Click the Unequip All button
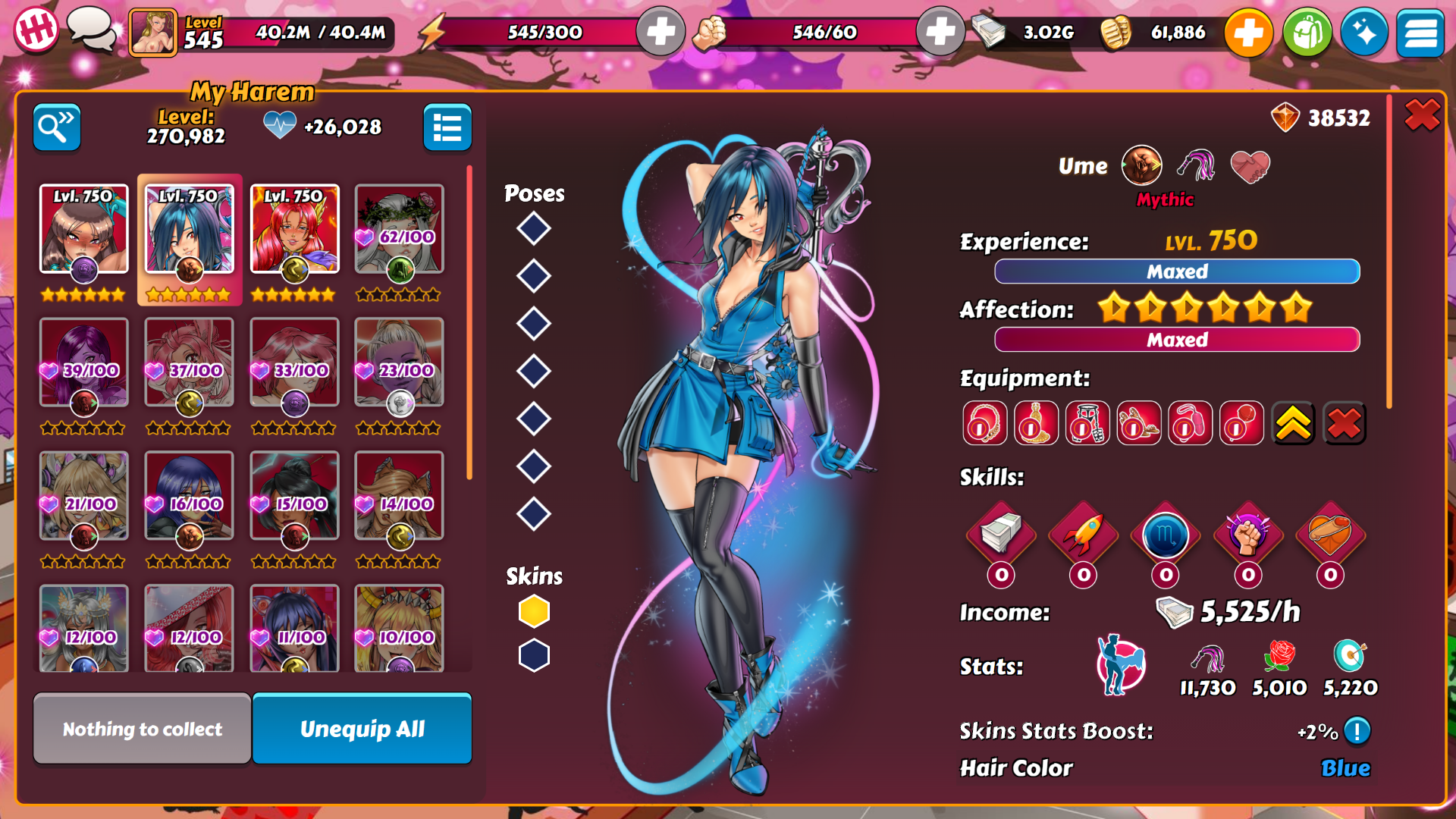1456x819 pixels. coord(362,729)
